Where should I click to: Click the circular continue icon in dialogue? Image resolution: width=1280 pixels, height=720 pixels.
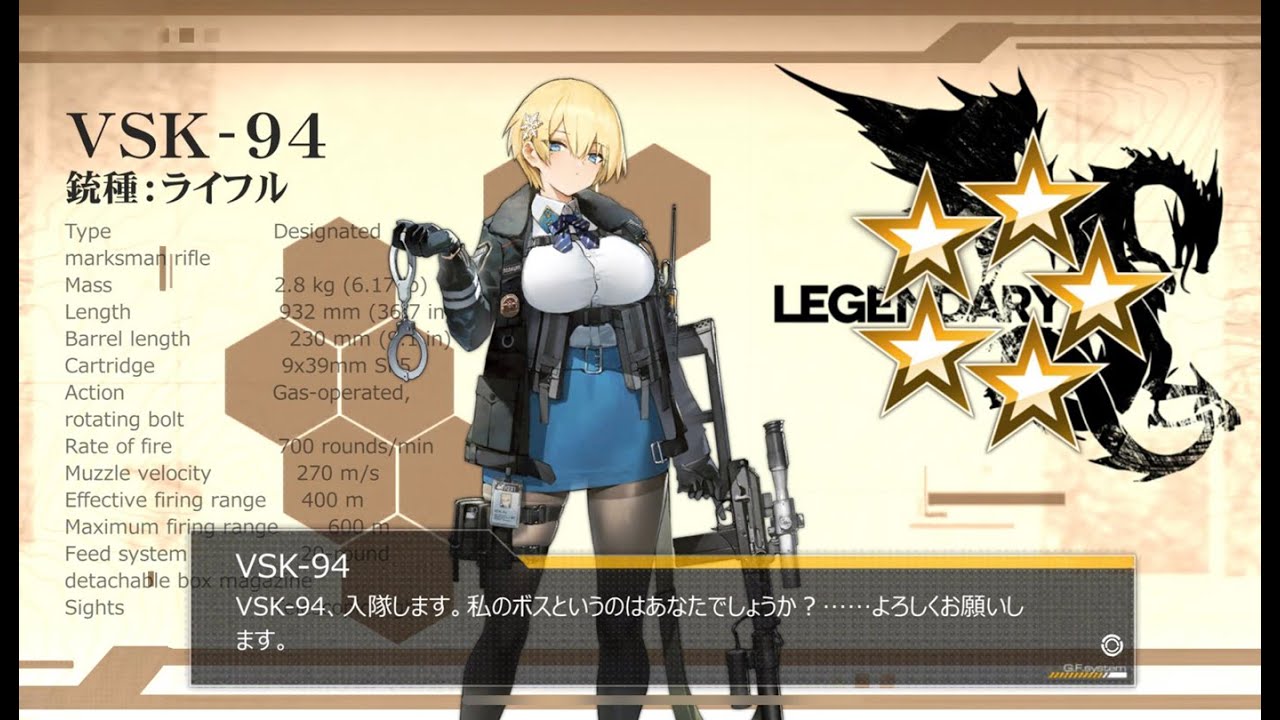1108,644
